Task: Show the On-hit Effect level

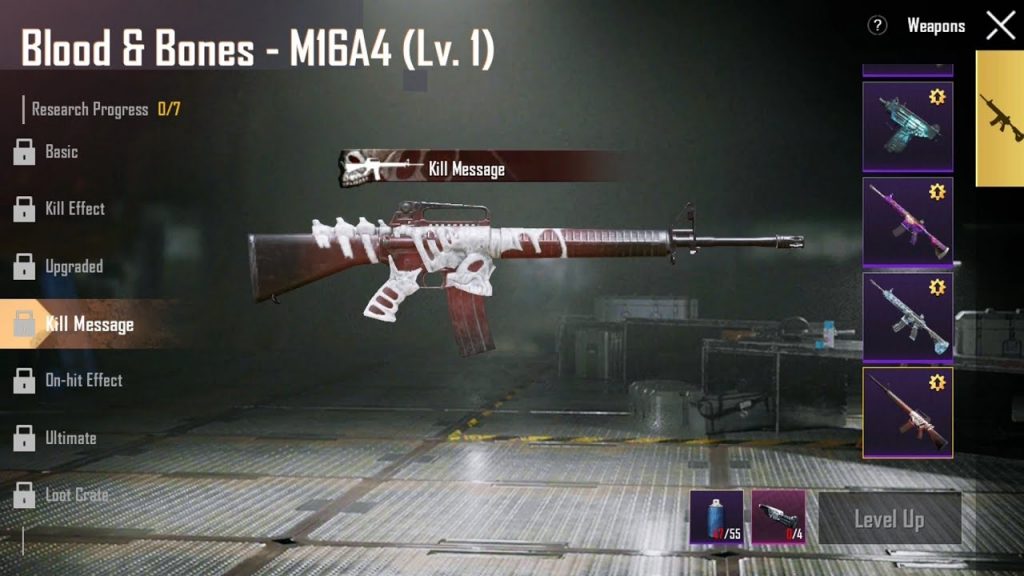Action: (x=83, y=381)
